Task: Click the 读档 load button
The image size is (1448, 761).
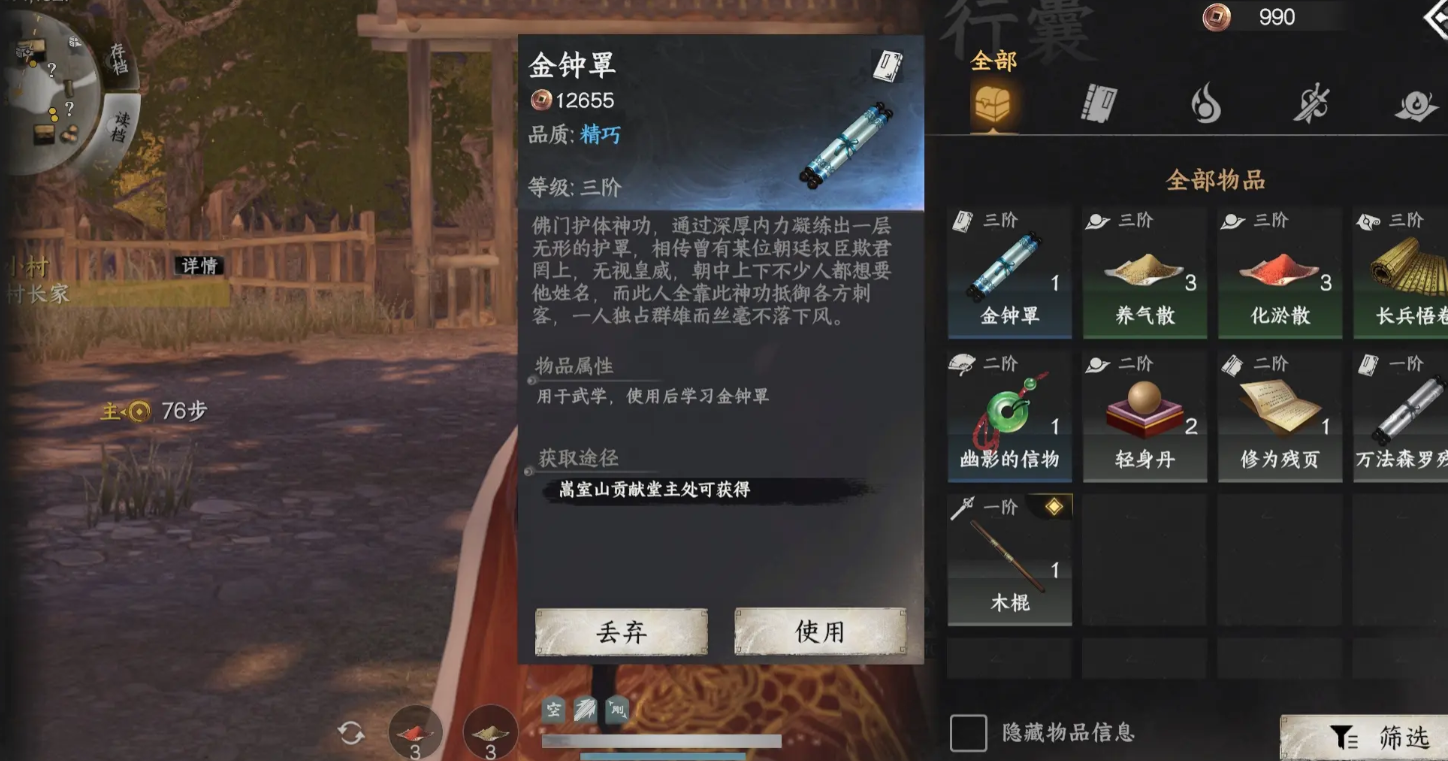Action: coord(120,128)
